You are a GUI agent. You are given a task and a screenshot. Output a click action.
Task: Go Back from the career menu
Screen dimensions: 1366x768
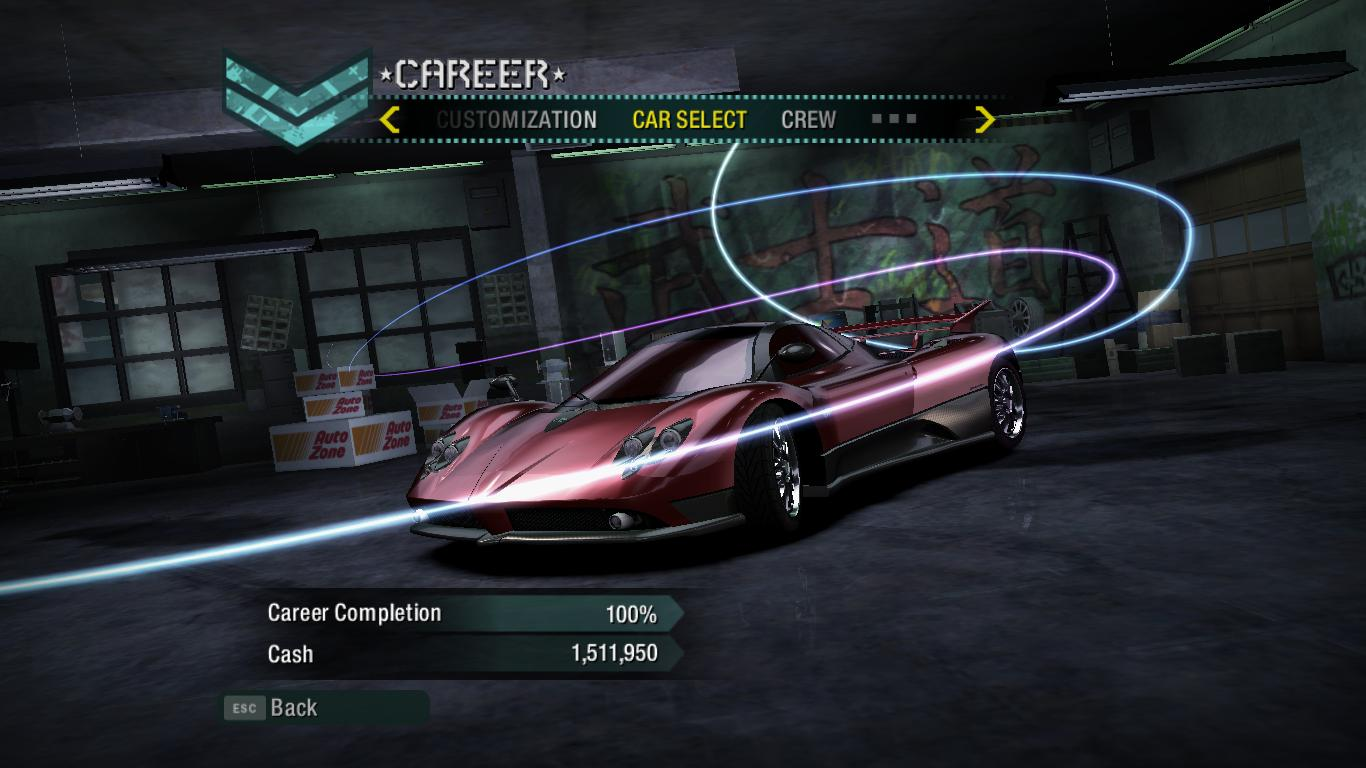[x=293, y=708]
